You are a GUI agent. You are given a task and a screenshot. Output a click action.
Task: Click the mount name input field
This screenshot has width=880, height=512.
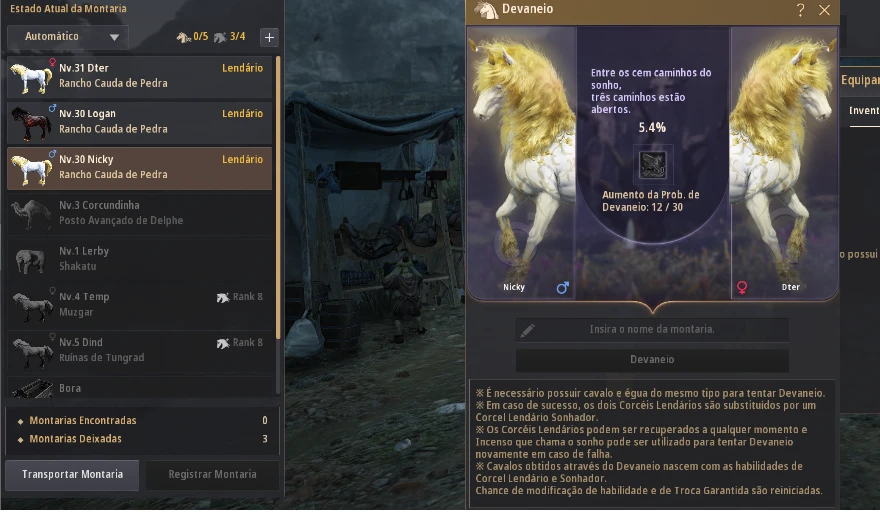[652, 329]
